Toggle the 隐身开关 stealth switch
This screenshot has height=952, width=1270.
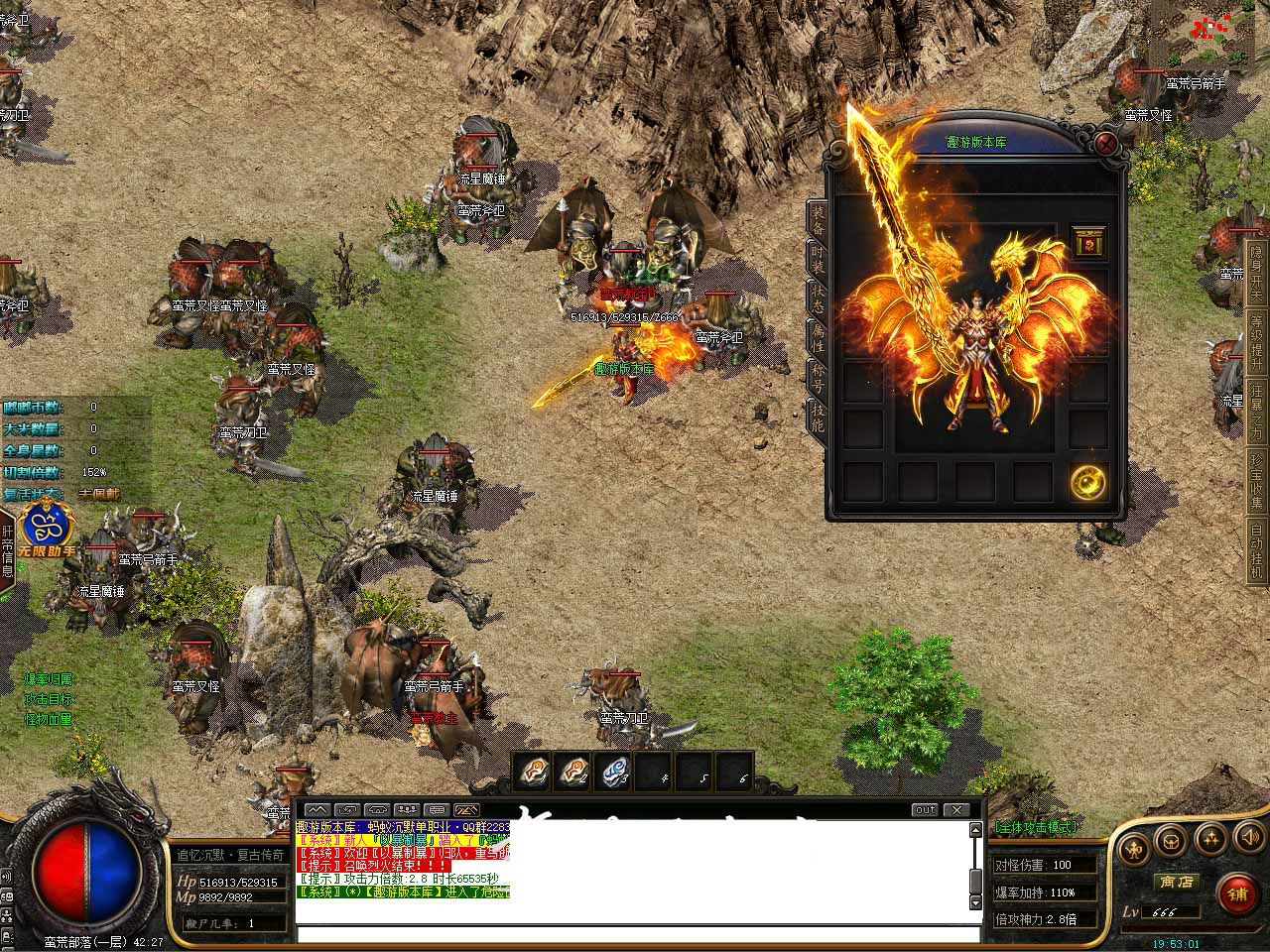coord(1257,268)
